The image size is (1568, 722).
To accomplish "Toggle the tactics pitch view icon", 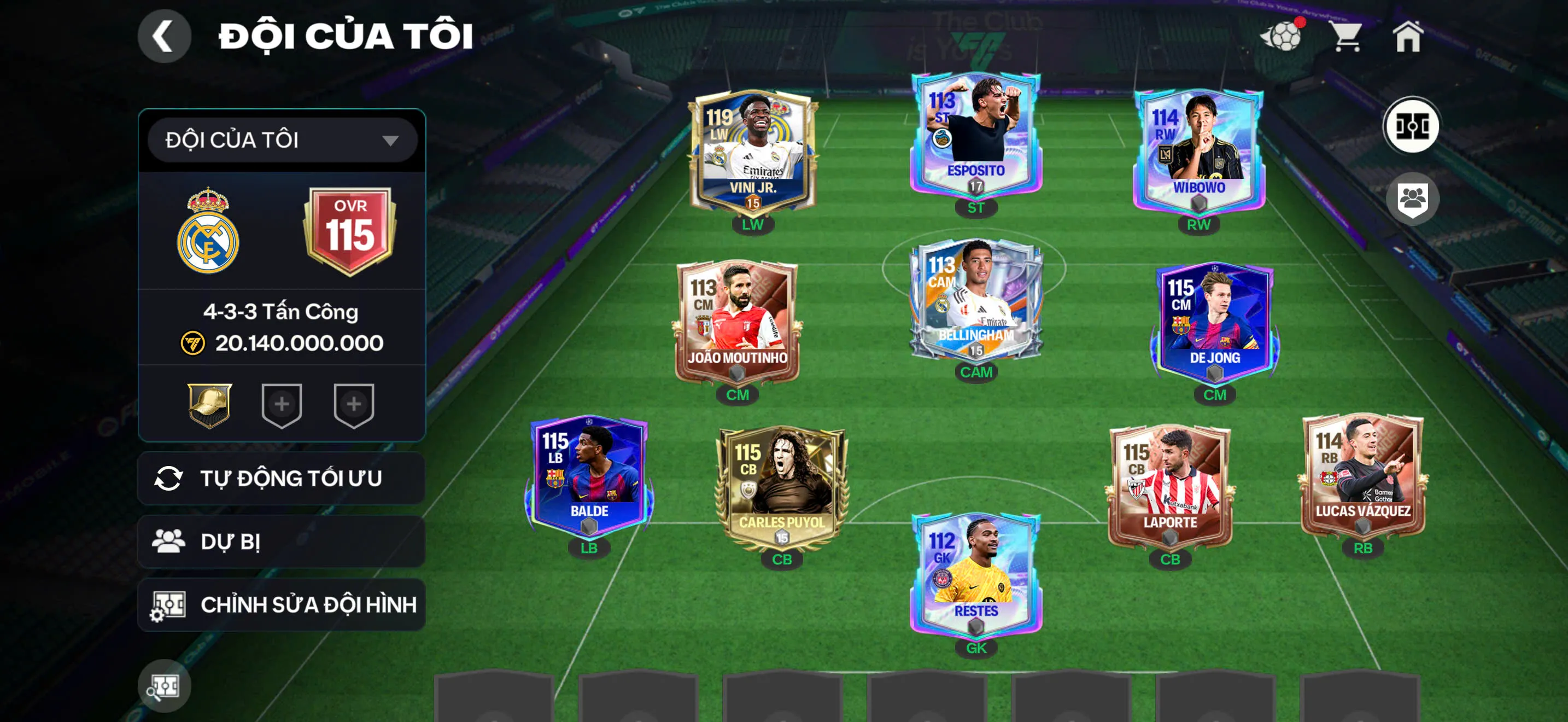I will 1411,127.
